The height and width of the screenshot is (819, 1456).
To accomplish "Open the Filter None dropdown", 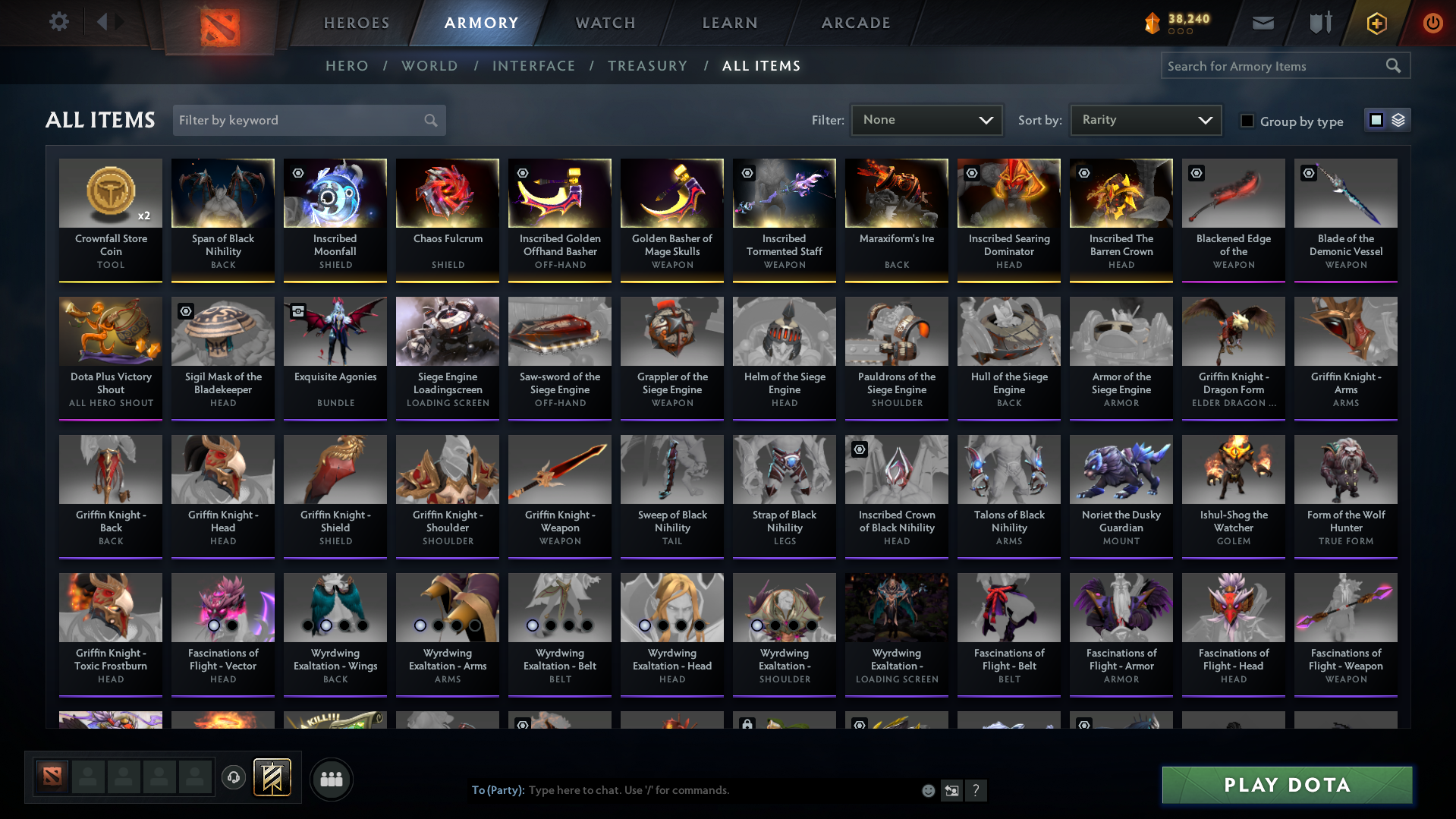I will (x=926, y=120).
